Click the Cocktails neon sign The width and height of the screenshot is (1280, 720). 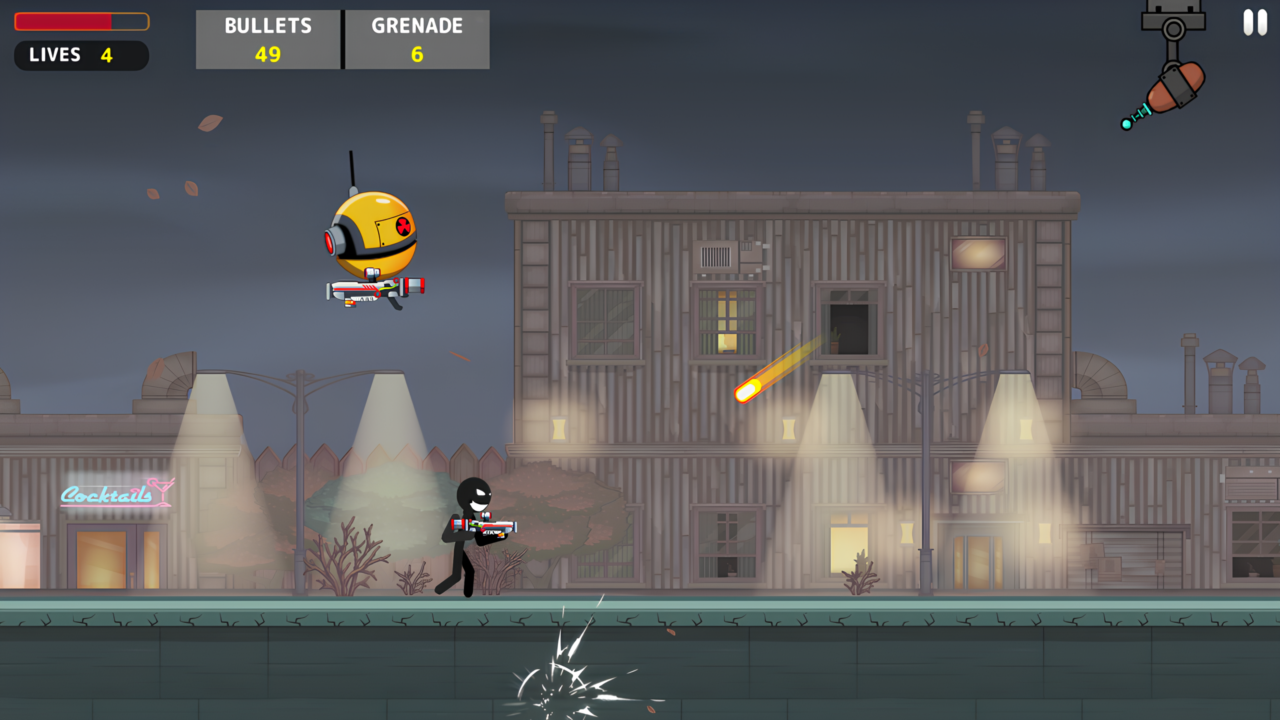click(113, 493)
